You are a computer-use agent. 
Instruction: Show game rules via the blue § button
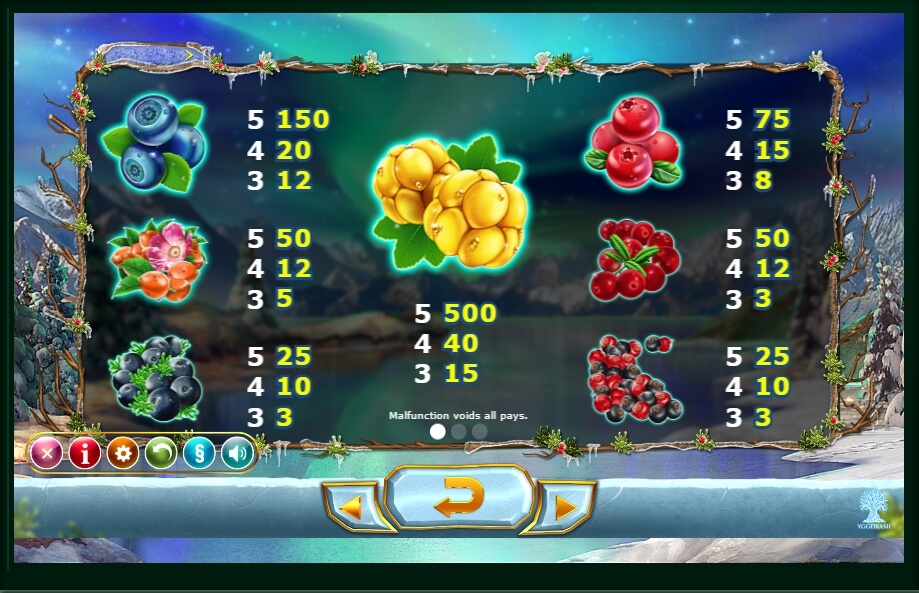click(198, 454)
